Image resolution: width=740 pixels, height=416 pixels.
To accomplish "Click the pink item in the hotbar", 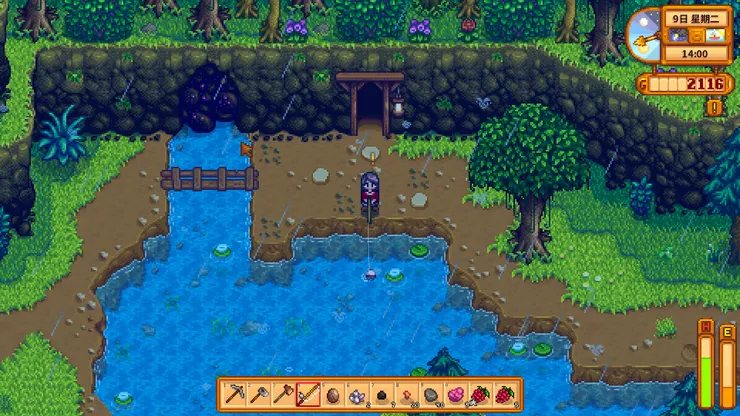I will coord(455,394).
